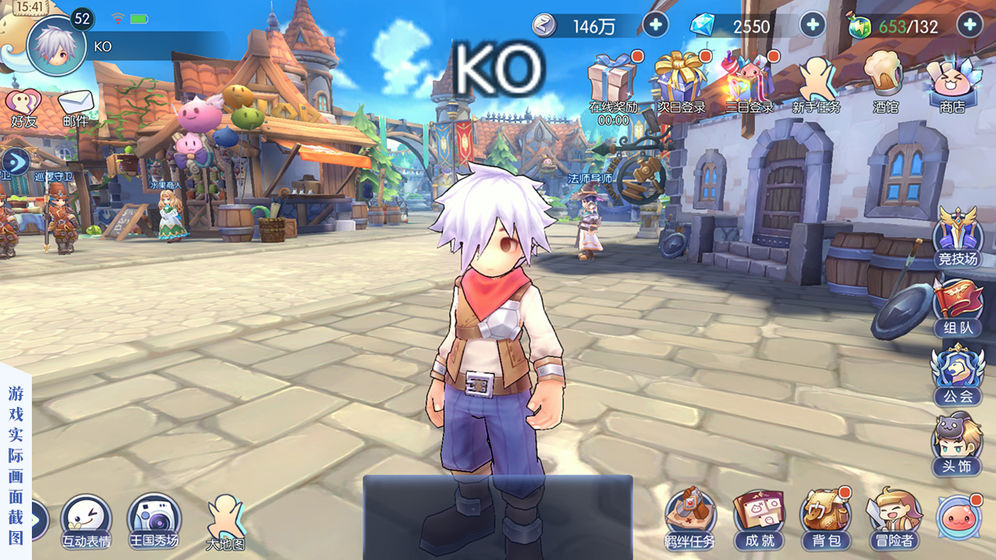Open the player avatar portrait for KO
996x560 pixels.
pyautogui.click(x=56, y=46)
